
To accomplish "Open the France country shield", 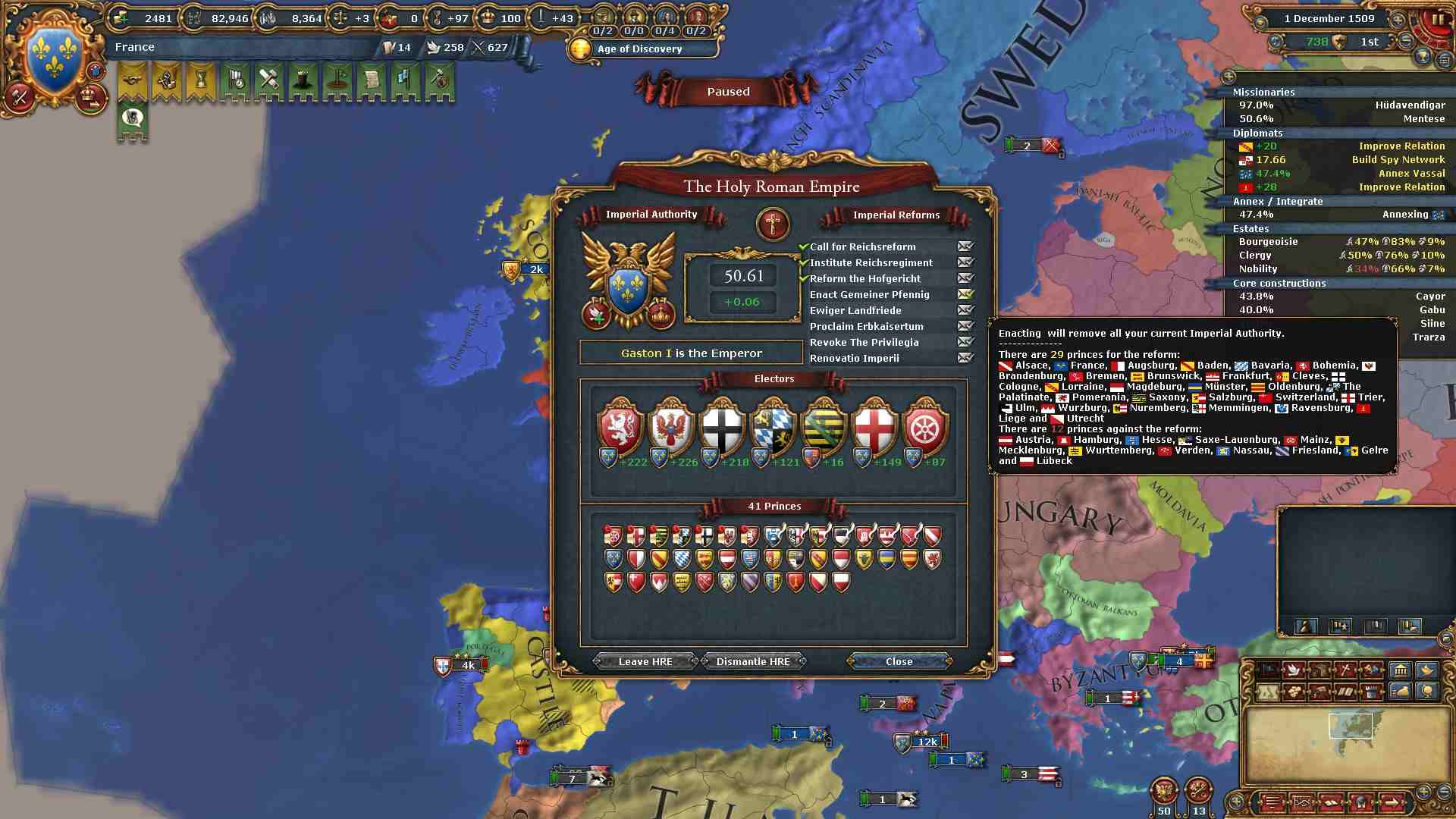I will [53, 57].
